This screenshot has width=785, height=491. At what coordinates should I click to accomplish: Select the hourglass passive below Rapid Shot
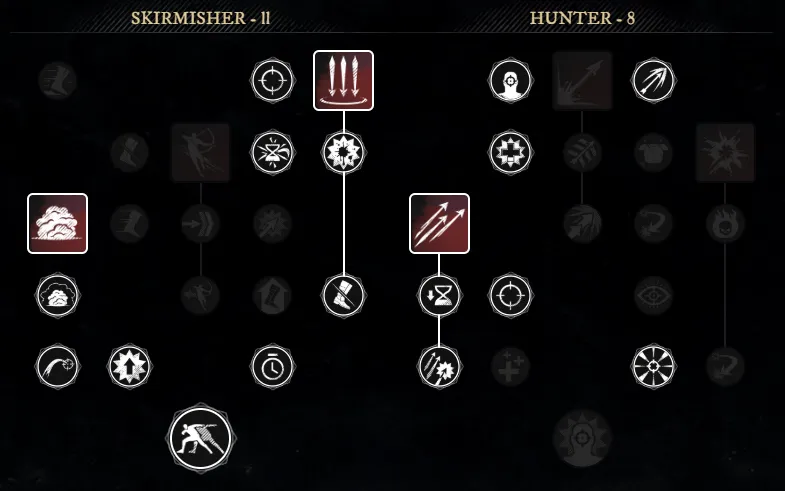click(439, 295)
